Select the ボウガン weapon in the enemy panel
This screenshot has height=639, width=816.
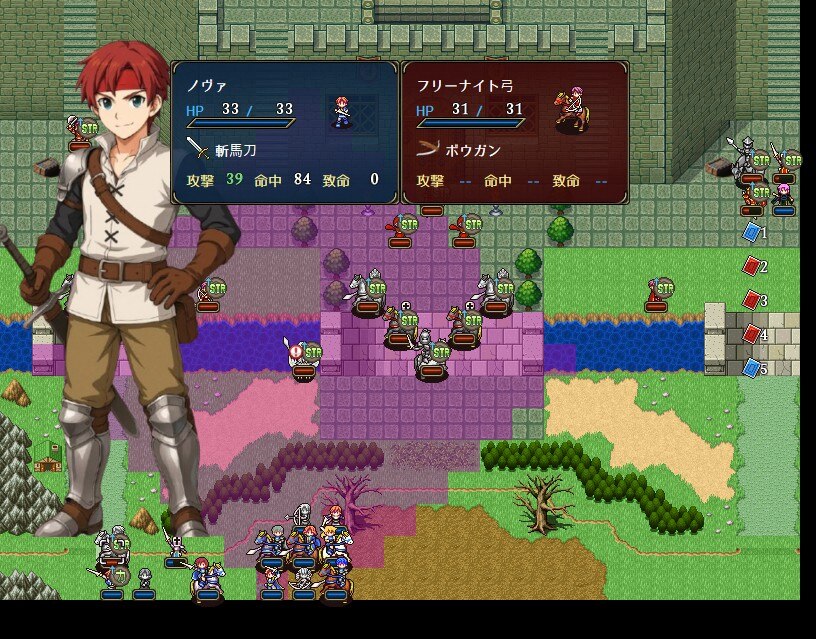(458, 150)
